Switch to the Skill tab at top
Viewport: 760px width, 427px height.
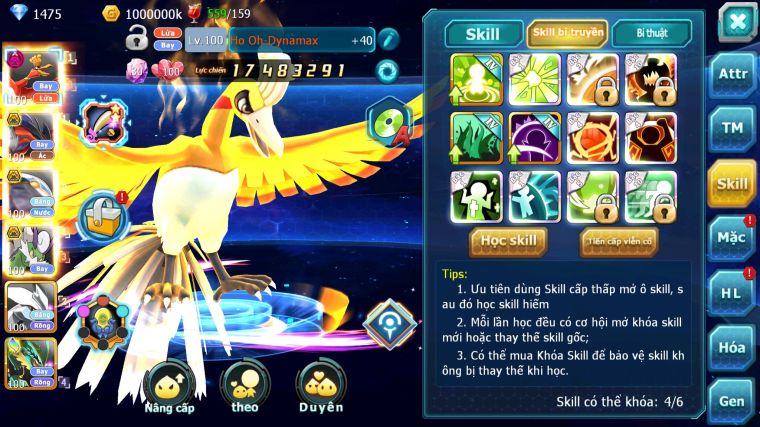tap(484, 33)
